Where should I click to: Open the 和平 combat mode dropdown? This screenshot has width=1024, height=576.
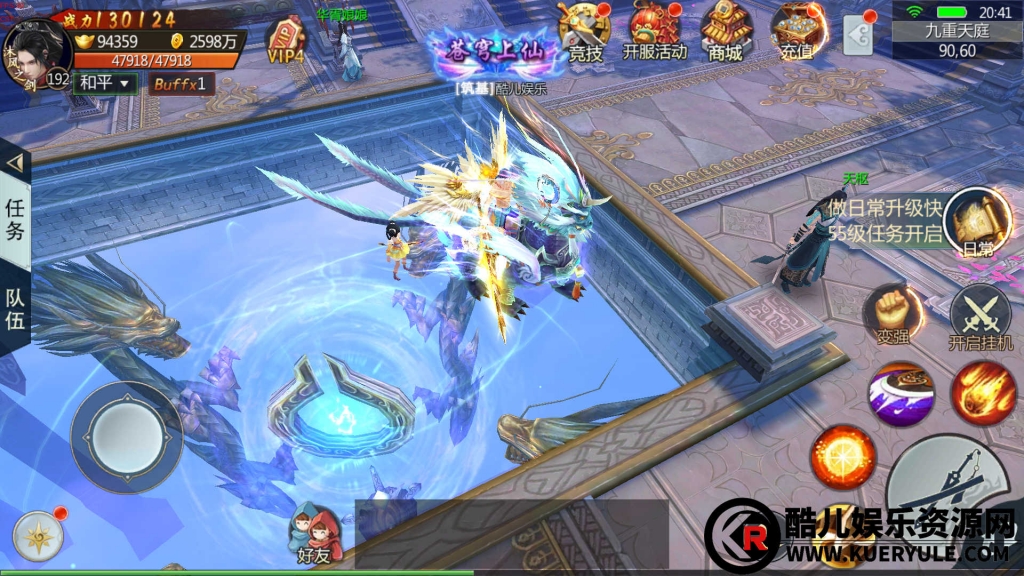(106, 84)
